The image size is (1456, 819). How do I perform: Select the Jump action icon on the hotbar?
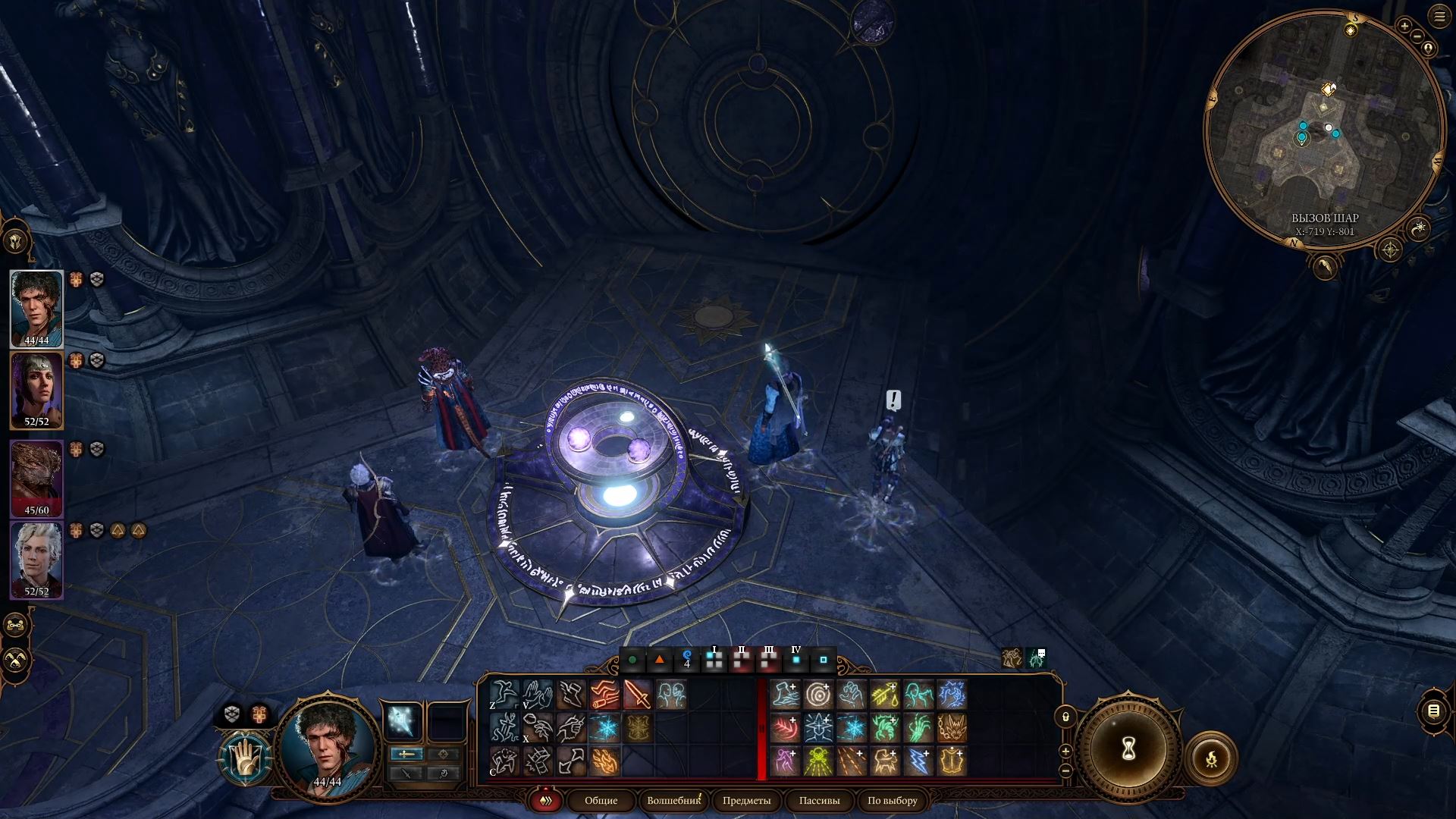(x=503, y=694)
